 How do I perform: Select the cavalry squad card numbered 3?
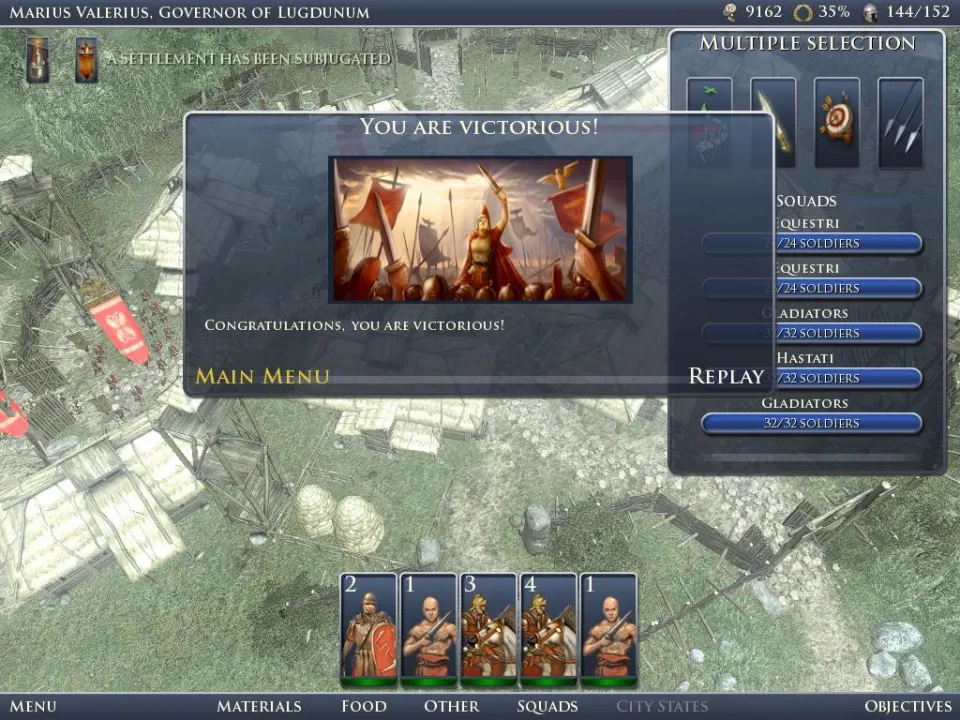pyautogui.click(x=488, y=628)
